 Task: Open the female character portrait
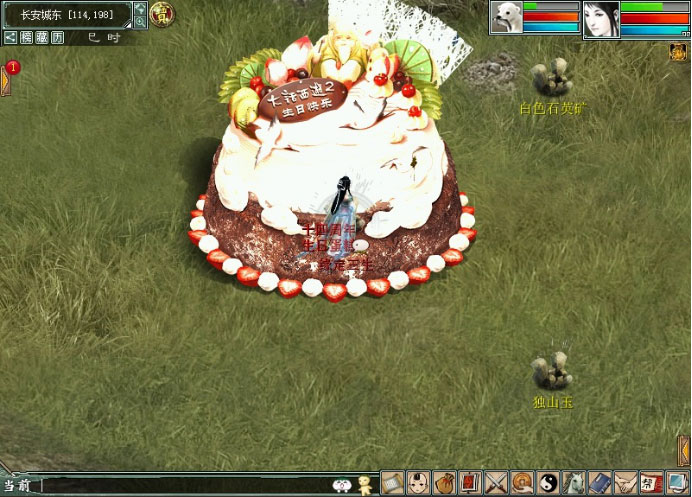coord(601,18)
